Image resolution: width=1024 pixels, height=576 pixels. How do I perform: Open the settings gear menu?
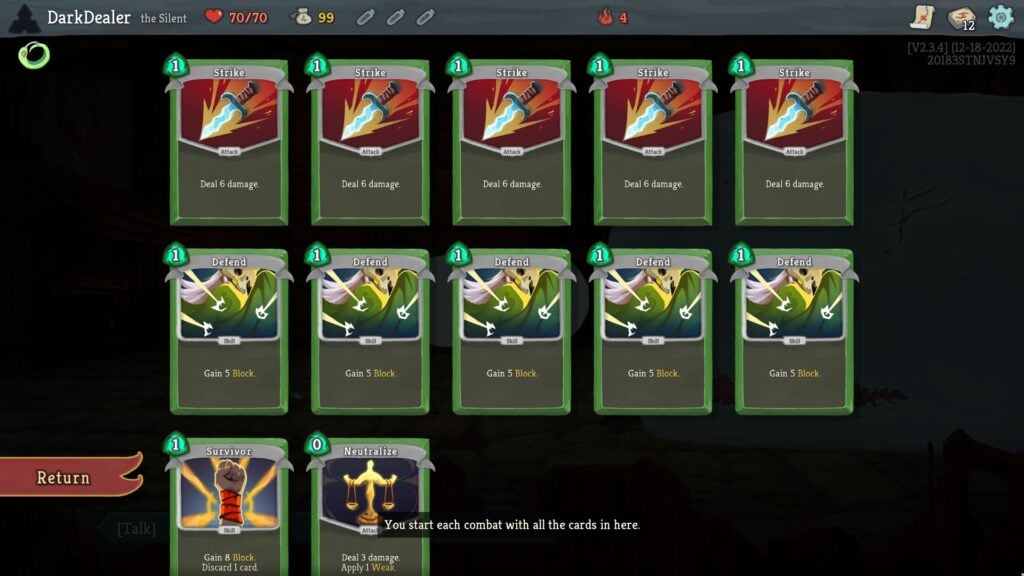click(1000, 17)
